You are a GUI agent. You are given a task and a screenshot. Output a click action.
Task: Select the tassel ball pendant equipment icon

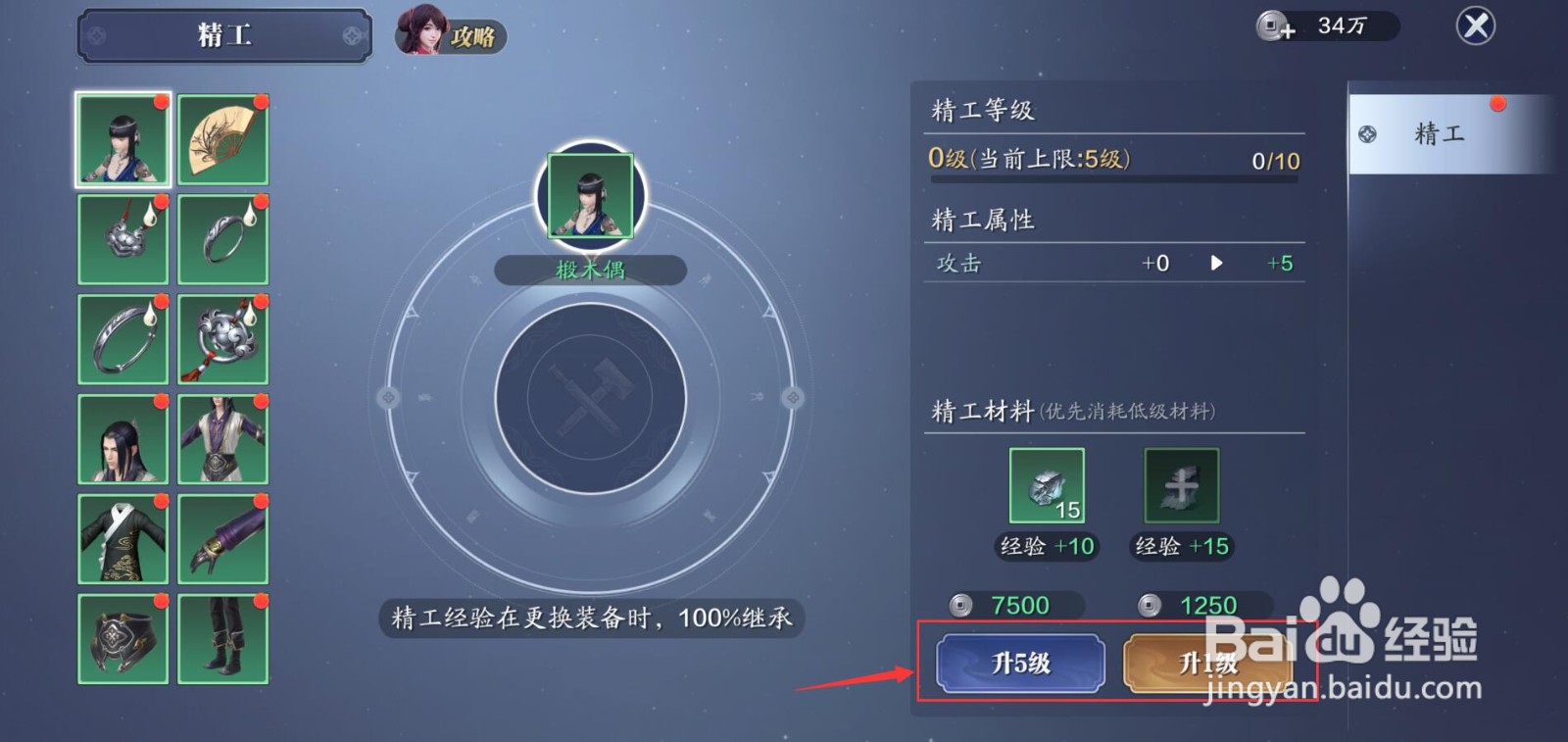pyautogui.click(x=222, y=338)
